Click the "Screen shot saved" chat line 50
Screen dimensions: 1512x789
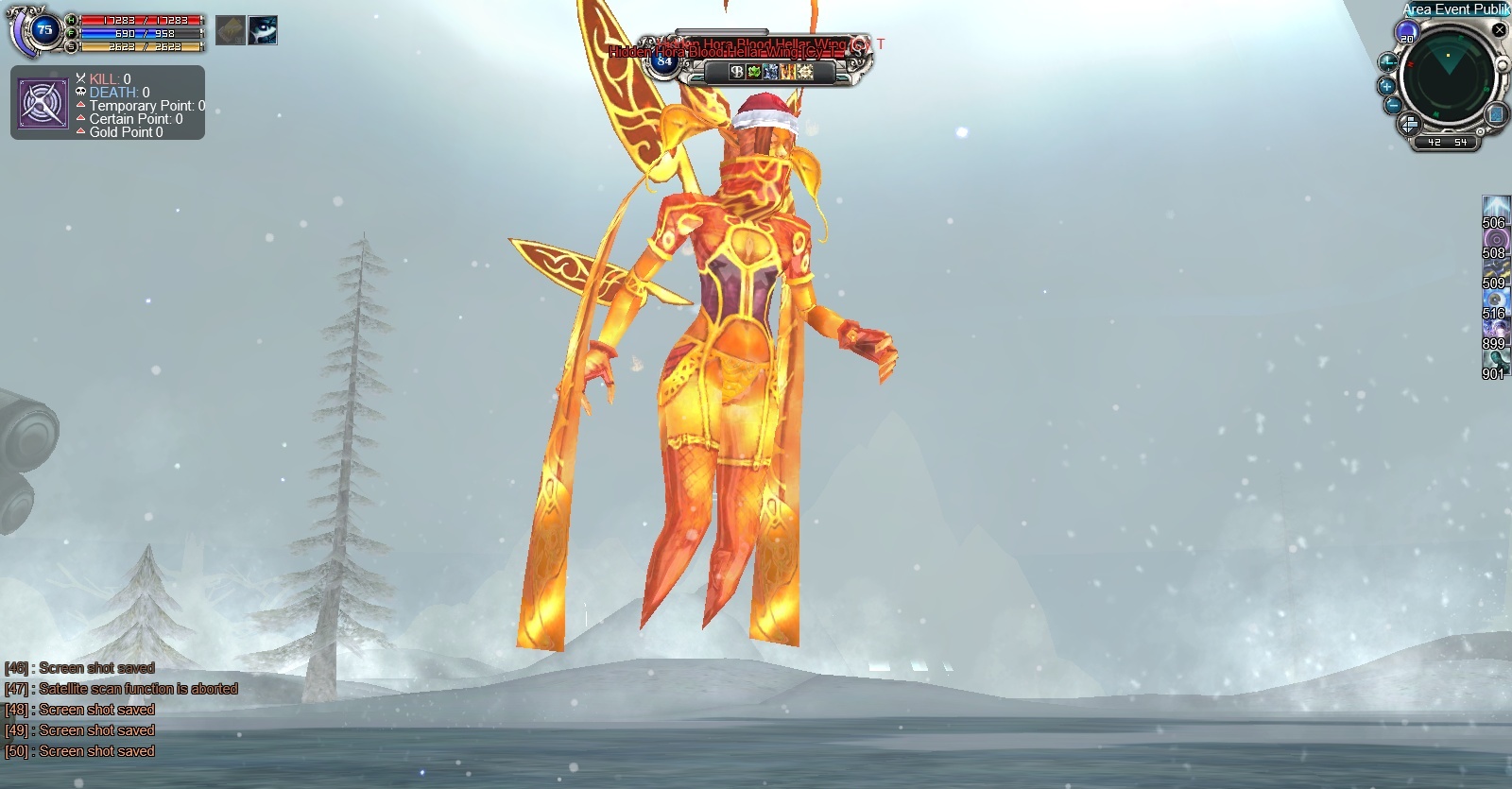click(x=96, y=751)
